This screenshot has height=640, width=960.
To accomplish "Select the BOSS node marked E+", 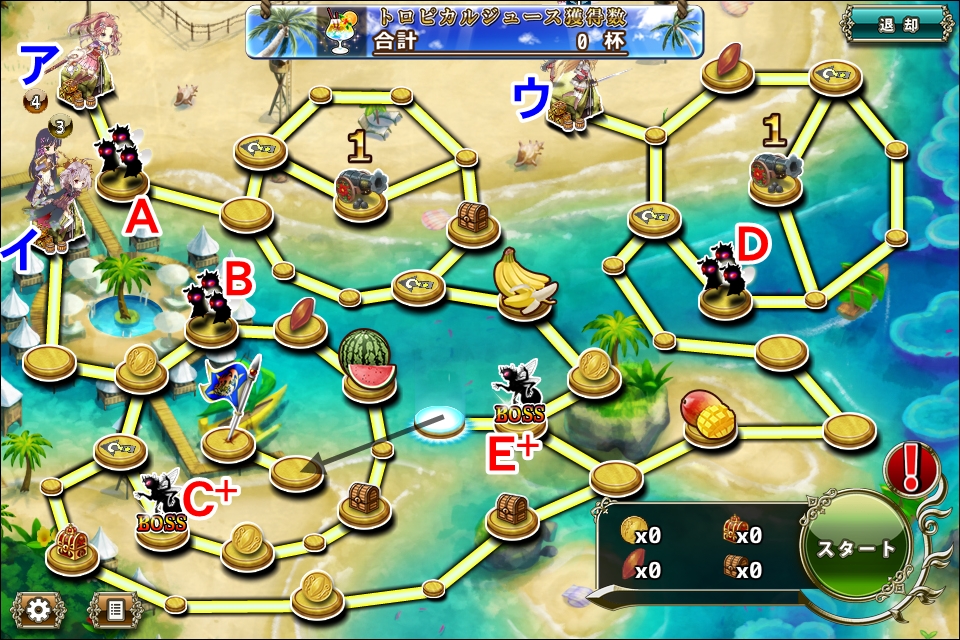I will (x=519, y=398).
